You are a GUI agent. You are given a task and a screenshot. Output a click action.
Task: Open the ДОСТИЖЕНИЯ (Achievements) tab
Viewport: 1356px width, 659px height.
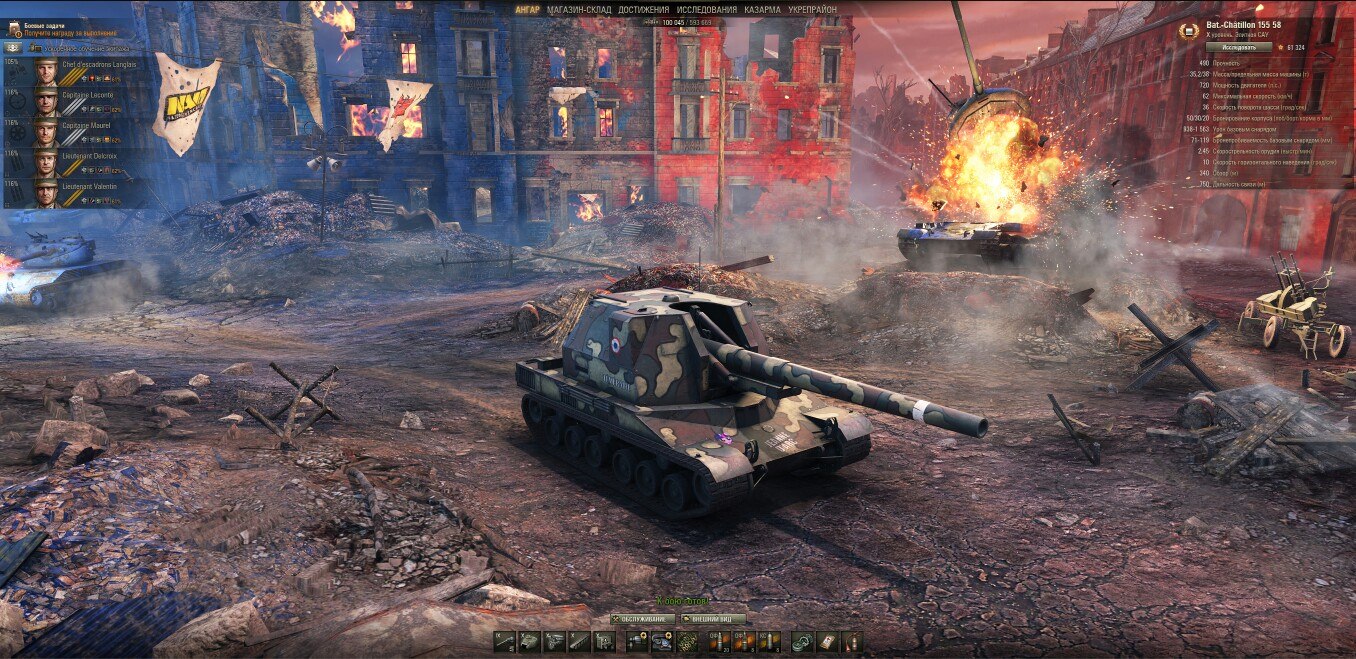point(643,9)
